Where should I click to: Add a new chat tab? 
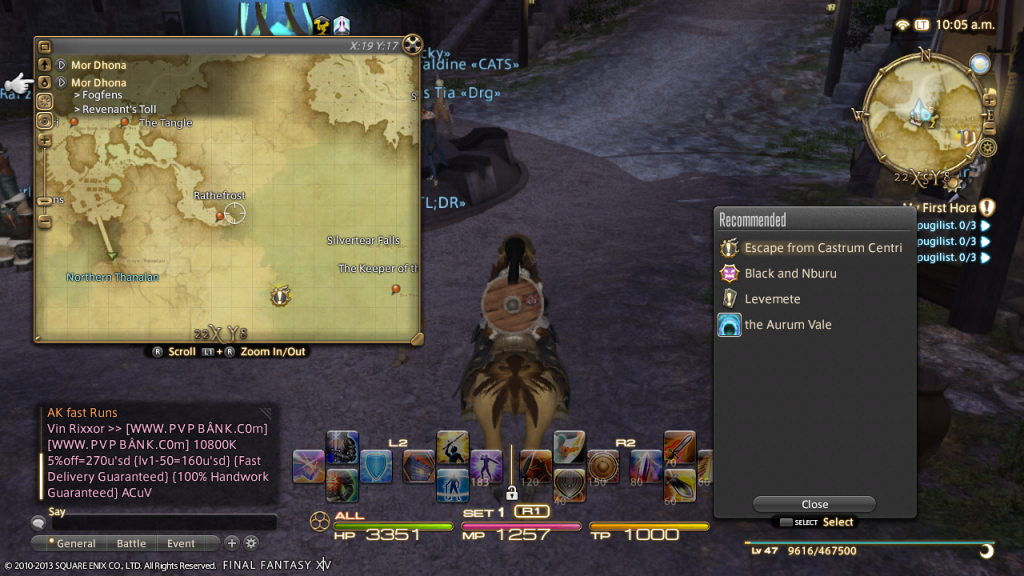[x=232, y=543]
